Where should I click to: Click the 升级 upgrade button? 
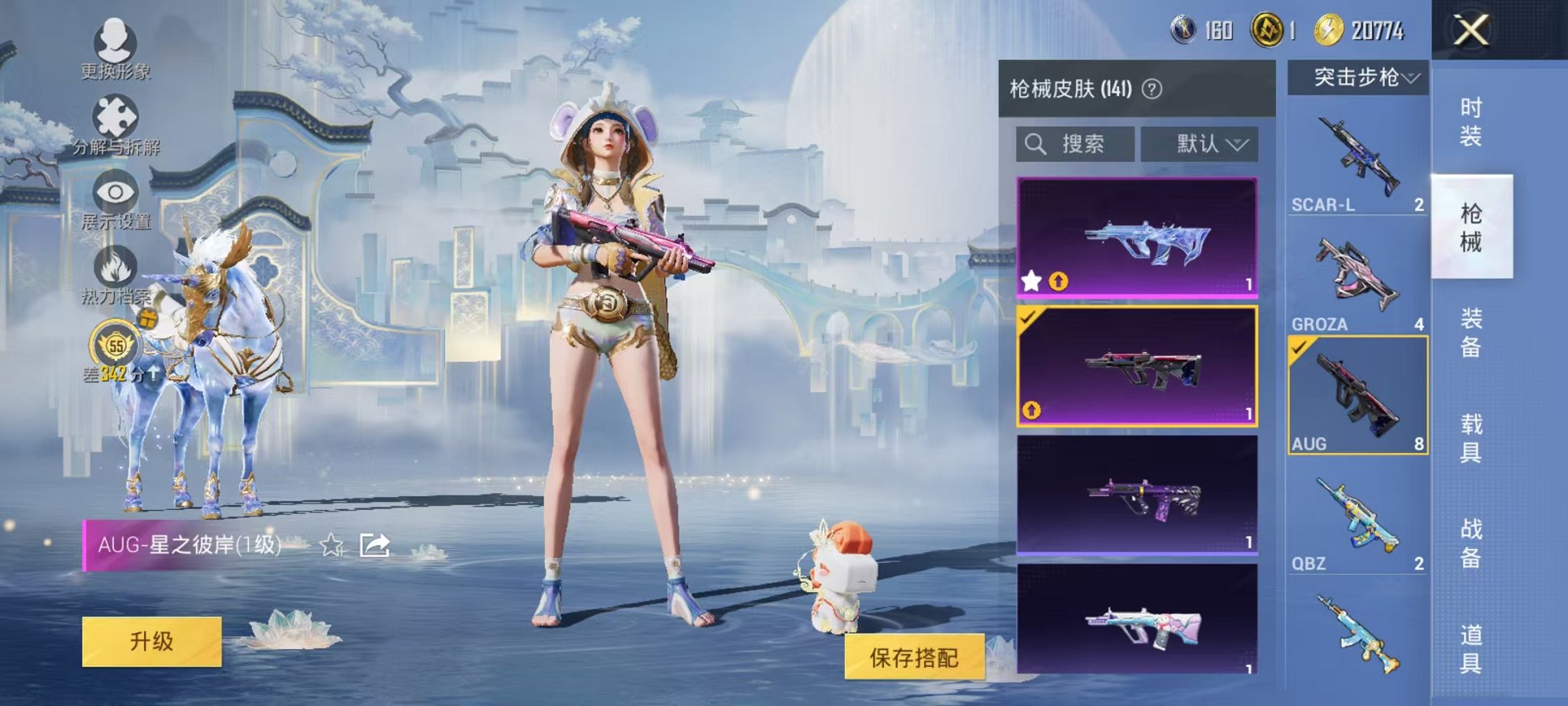click(x=151, y=641)
